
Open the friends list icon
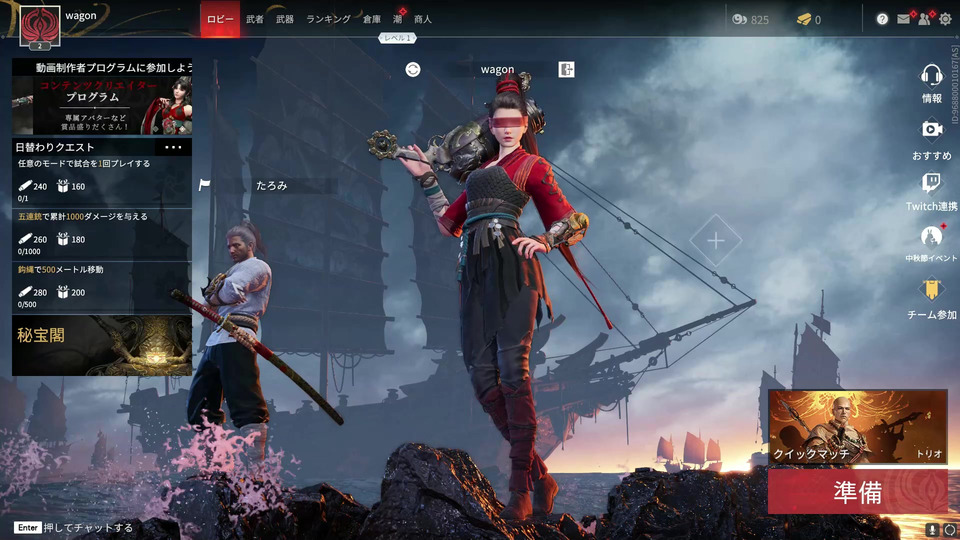pyautogui.click(x=924, y=19)
